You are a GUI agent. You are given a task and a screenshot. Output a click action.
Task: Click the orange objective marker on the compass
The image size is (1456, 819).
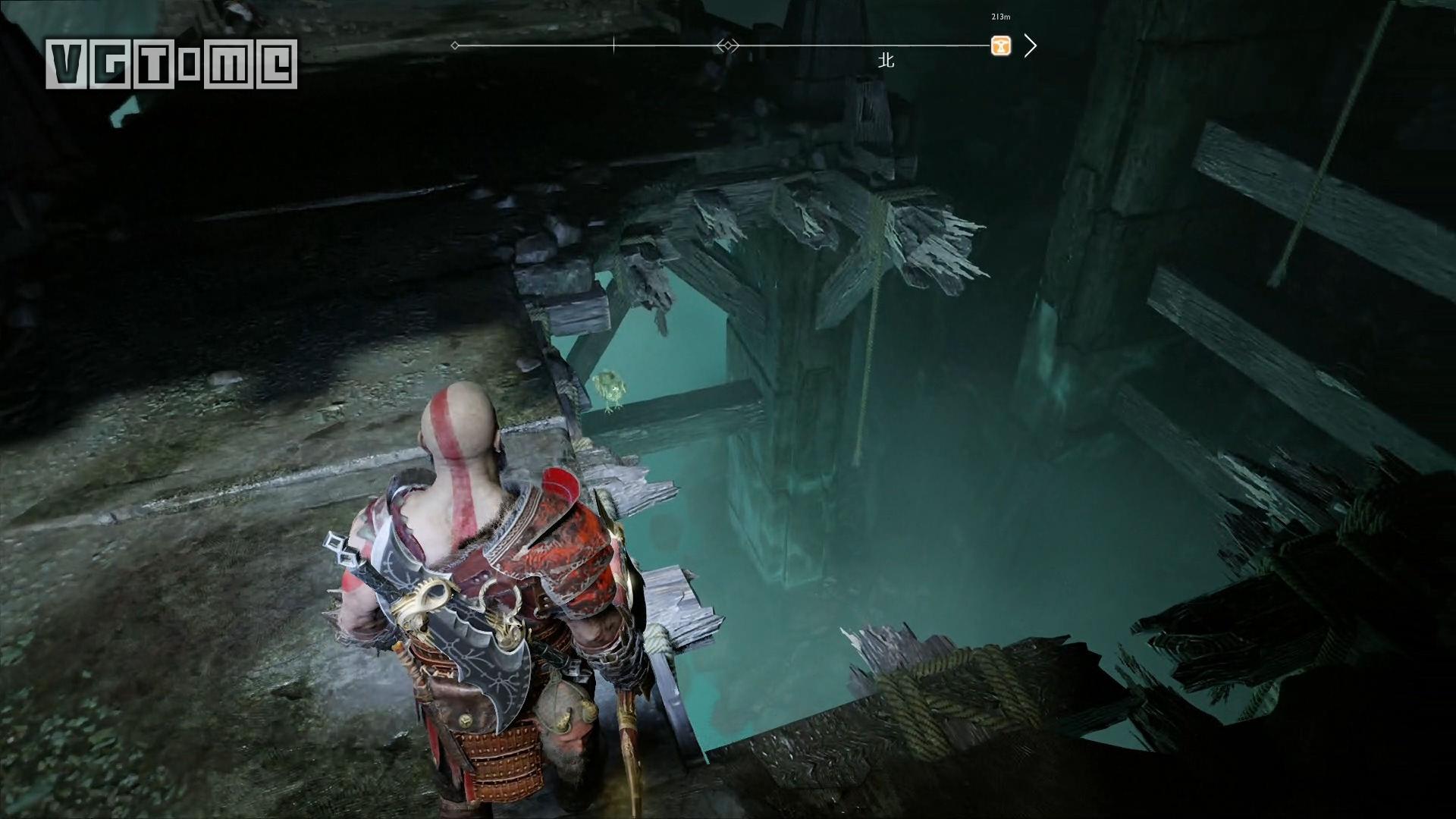coord(1001,46)
